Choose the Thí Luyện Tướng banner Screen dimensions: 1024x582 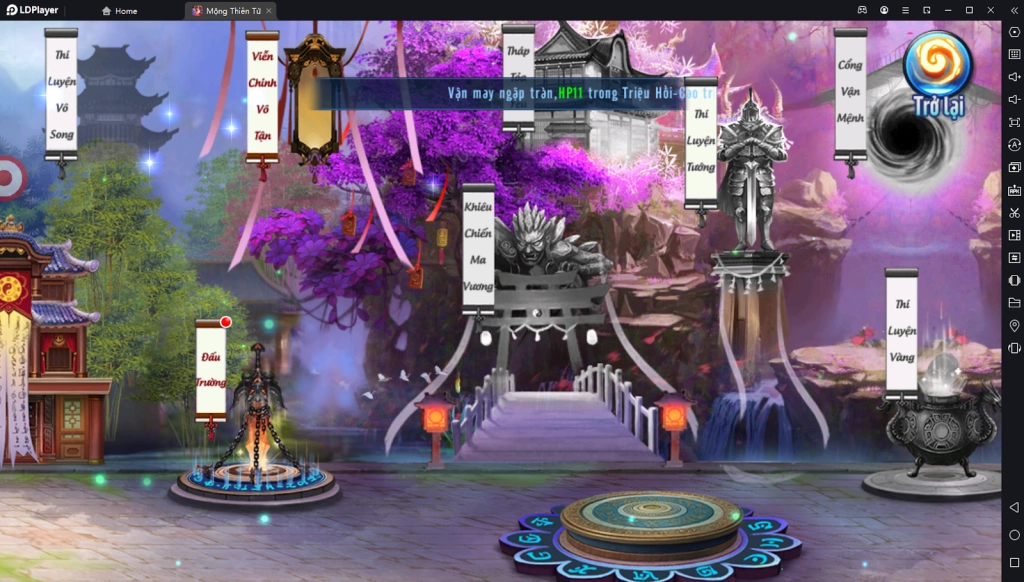pyautogui.click(x=701, y=143)
